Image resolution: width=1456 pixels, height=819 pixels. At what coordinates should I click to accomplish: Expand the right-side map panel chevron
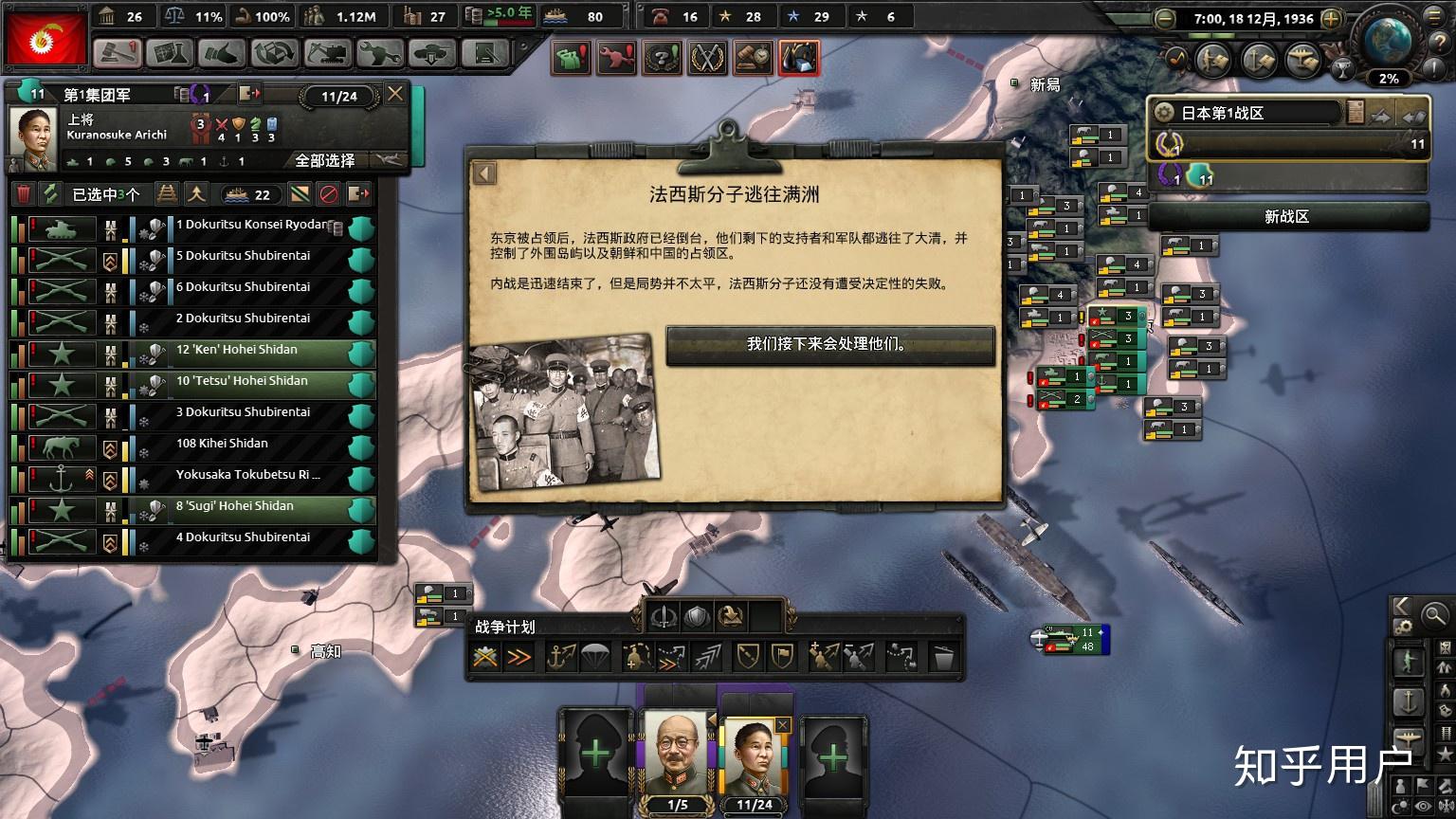click(x=1404, y=608)
